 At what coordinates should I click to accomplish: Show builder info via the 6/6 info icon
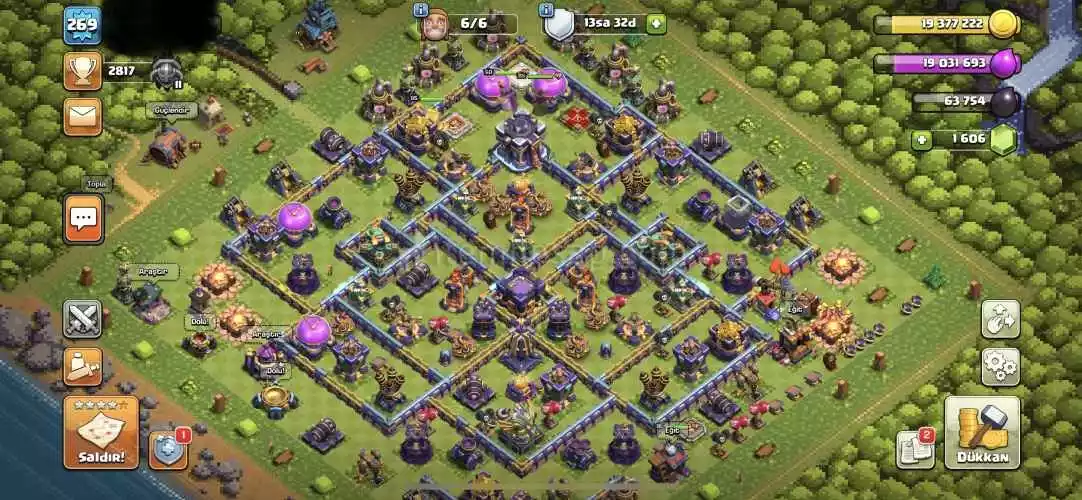[419, 9]
